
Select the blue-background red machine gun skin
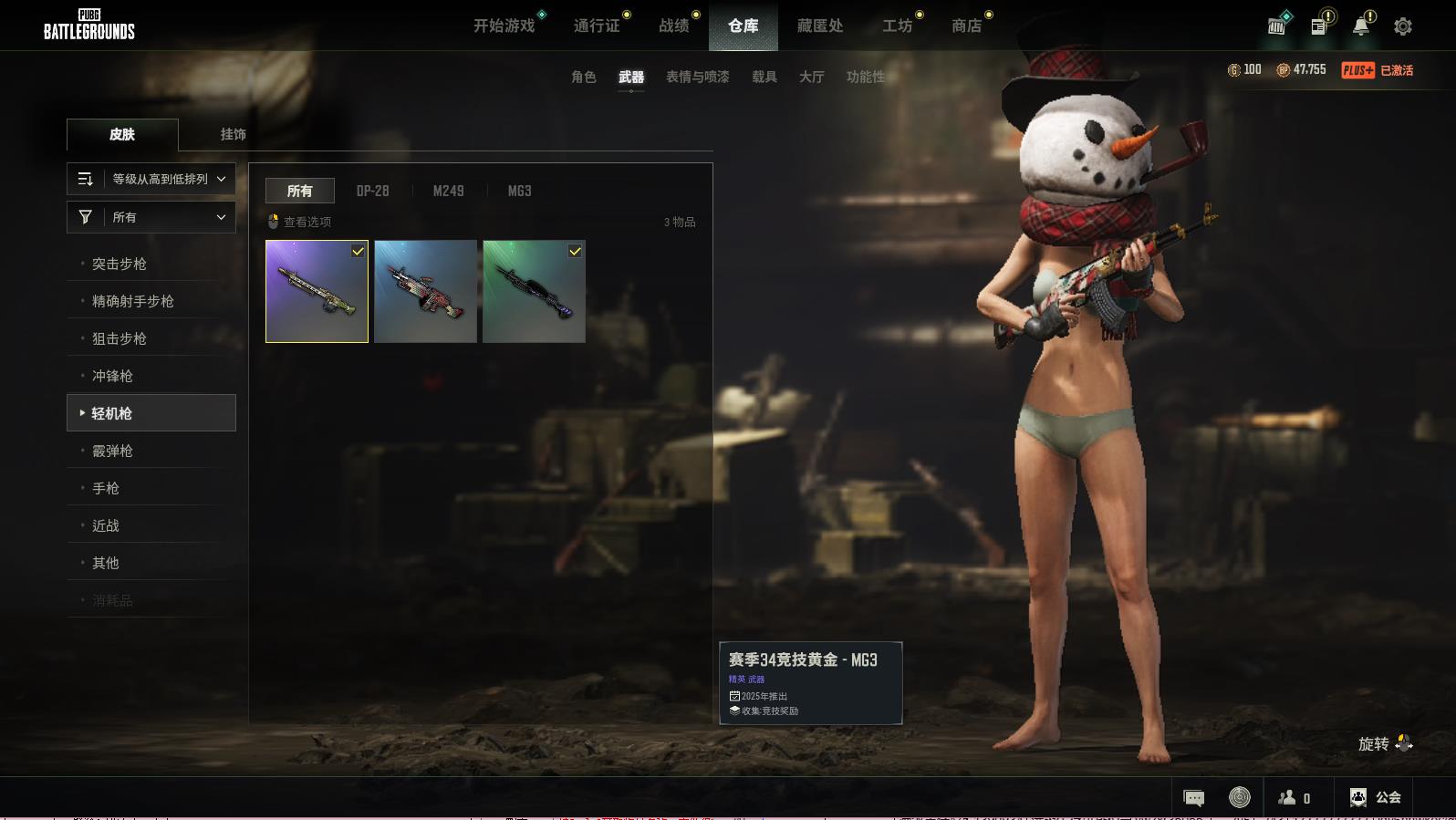425,291
